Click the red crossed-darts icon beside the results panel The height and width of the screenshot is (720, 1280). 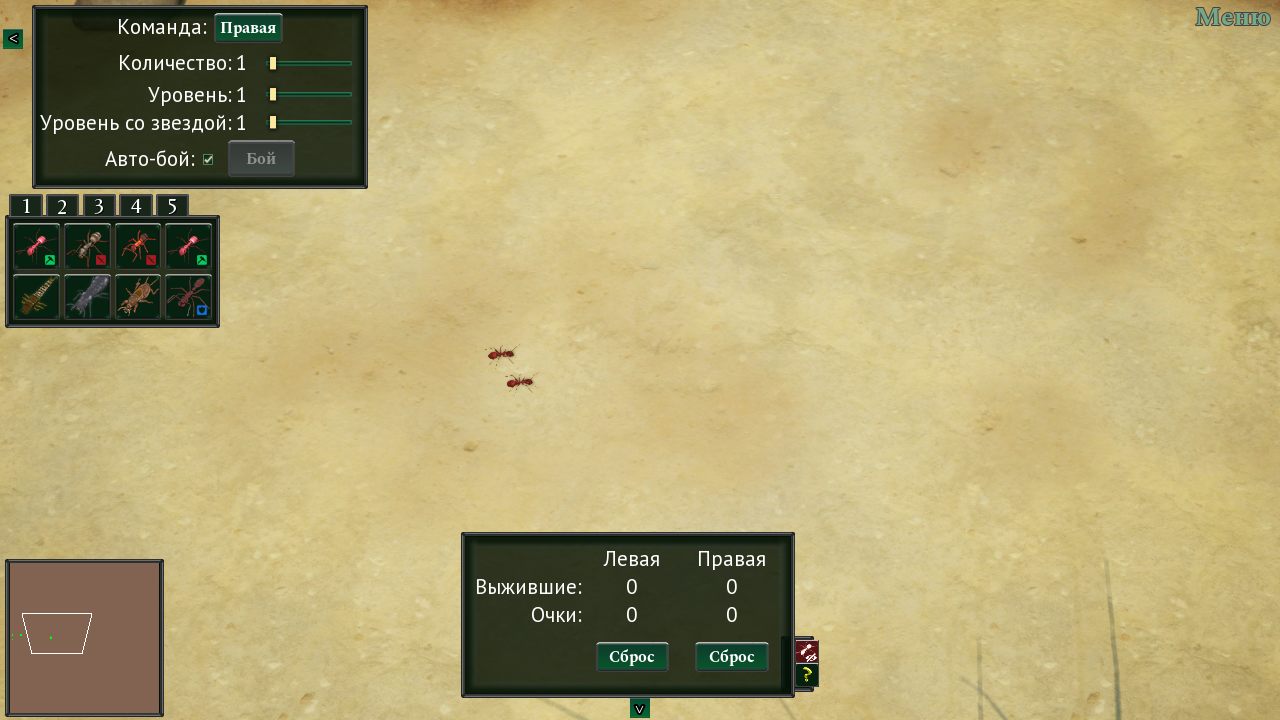pos(806,652)
